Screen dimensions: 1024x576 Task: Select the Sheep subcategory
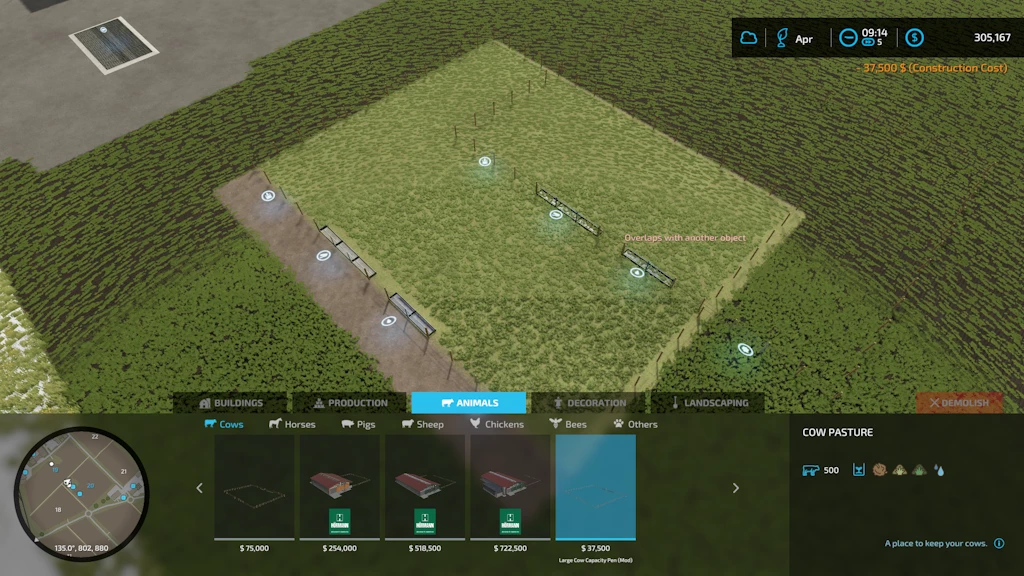coord(423,424)
